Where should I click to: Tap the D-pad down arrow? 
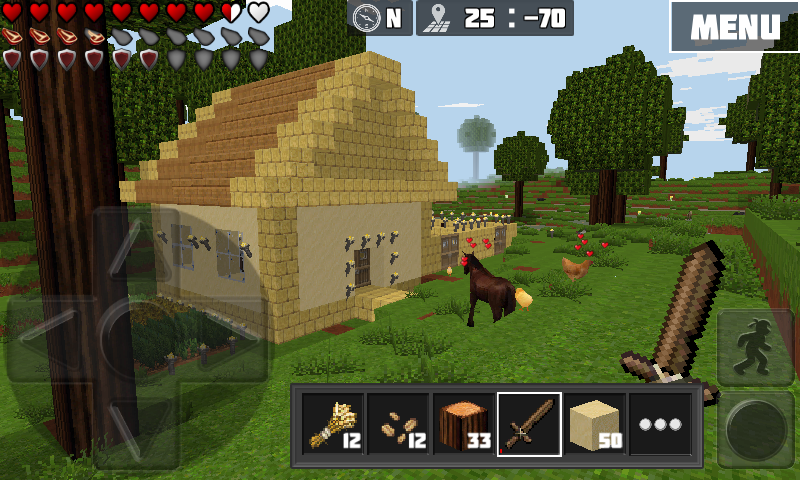click(x=136, y=426)
